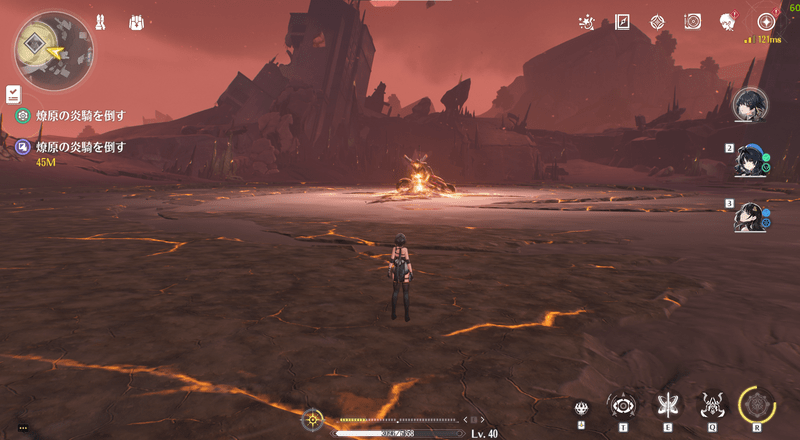Screen dimensions: 800x440
Task: Open the character head icon with alert
Action: tap(728, 22)
